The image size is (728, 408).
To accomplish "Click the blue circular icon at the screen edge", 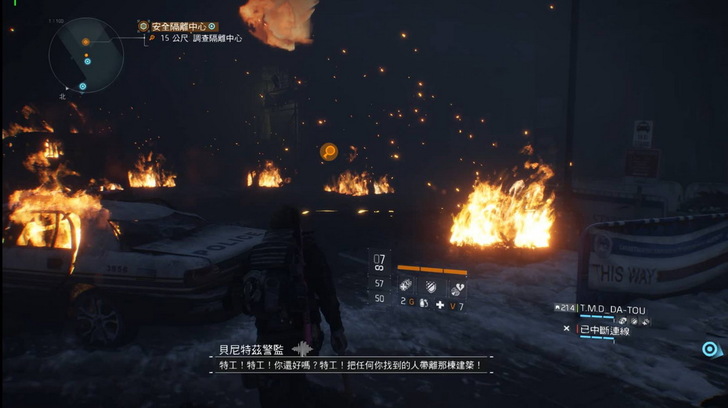I will click(710, 349).
